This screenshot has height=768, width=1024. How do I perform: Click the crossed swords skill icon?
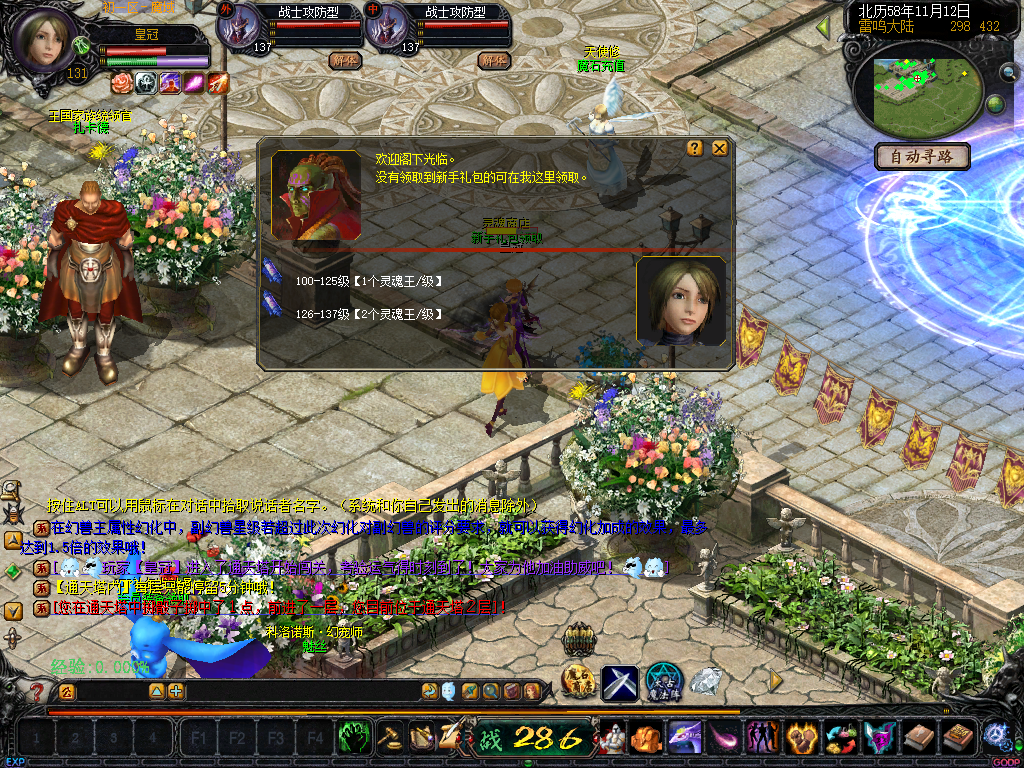point(620,682)
